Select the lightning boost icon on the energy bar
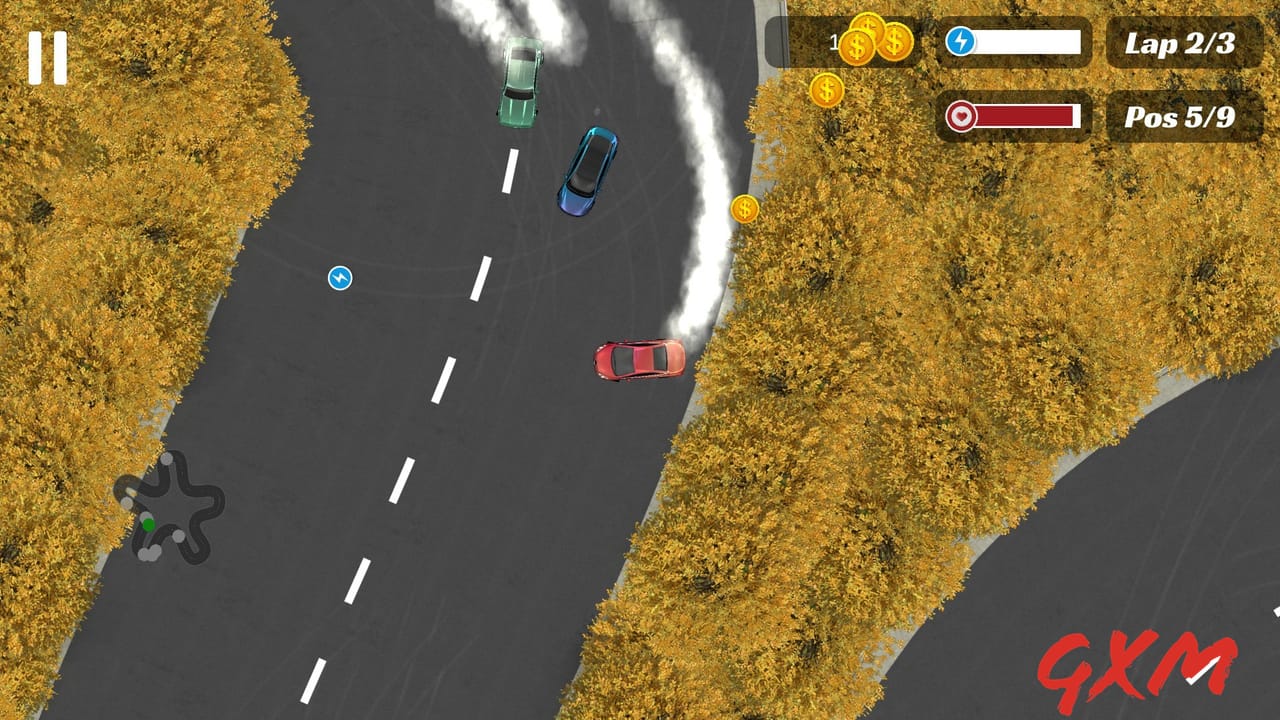Screen dimensions: 1280x720 [961, 43]
